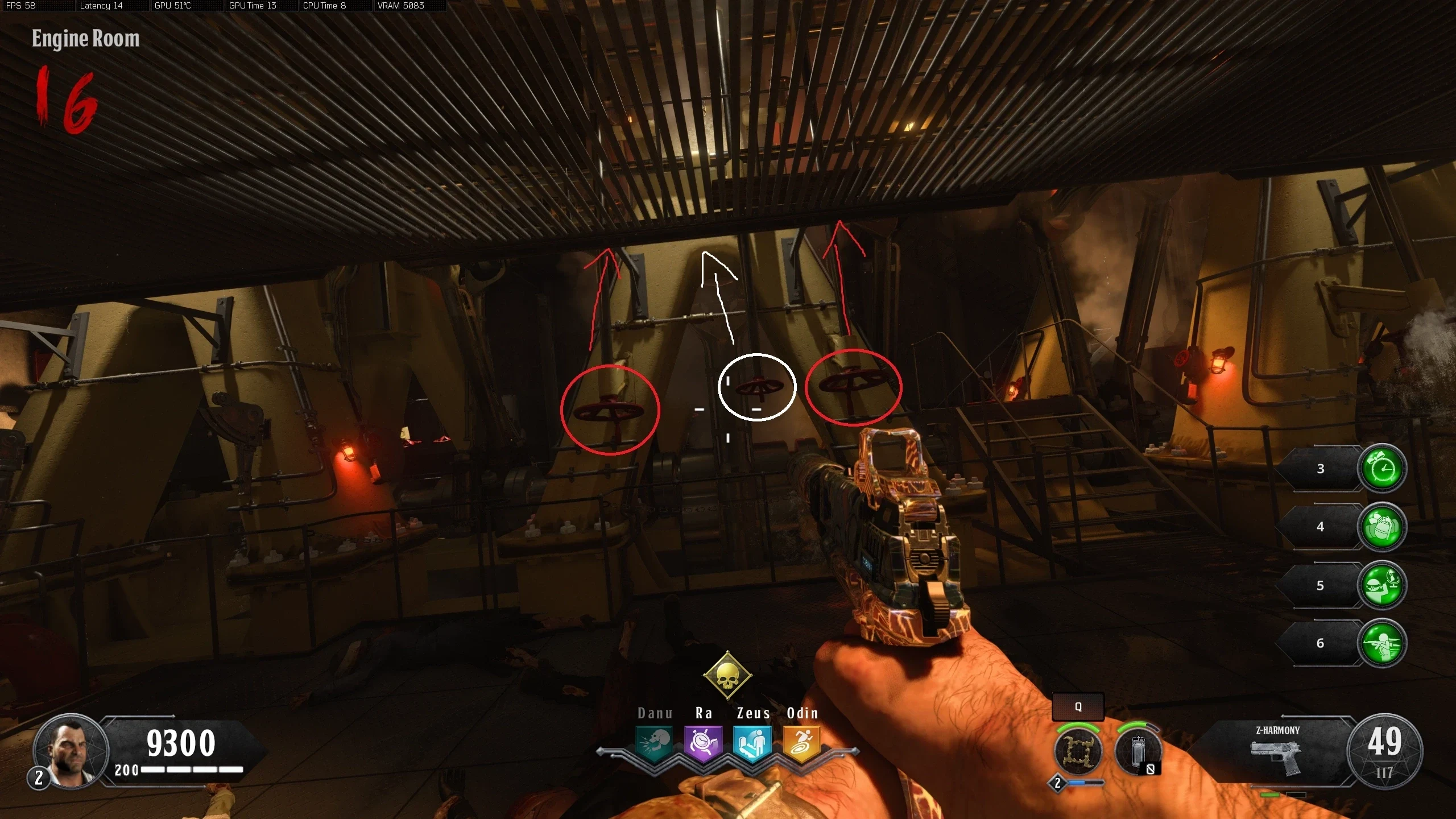Image resolution: width=1456 pixels, height=819 pixels.
Task: Activate the four-bladed special weapon icon
Action: (x=1077, y=751)
